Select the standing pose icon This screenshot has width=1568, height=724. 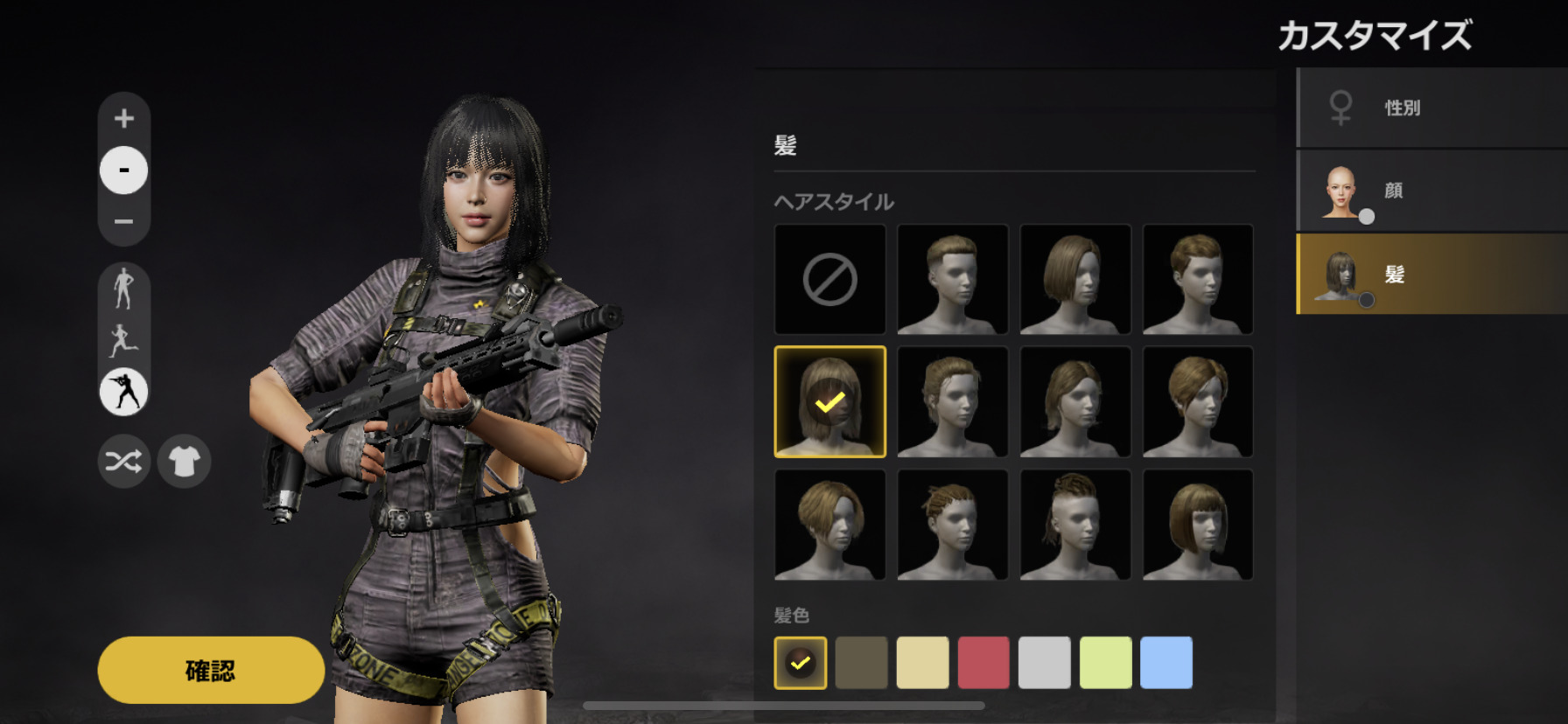(123, 289)
